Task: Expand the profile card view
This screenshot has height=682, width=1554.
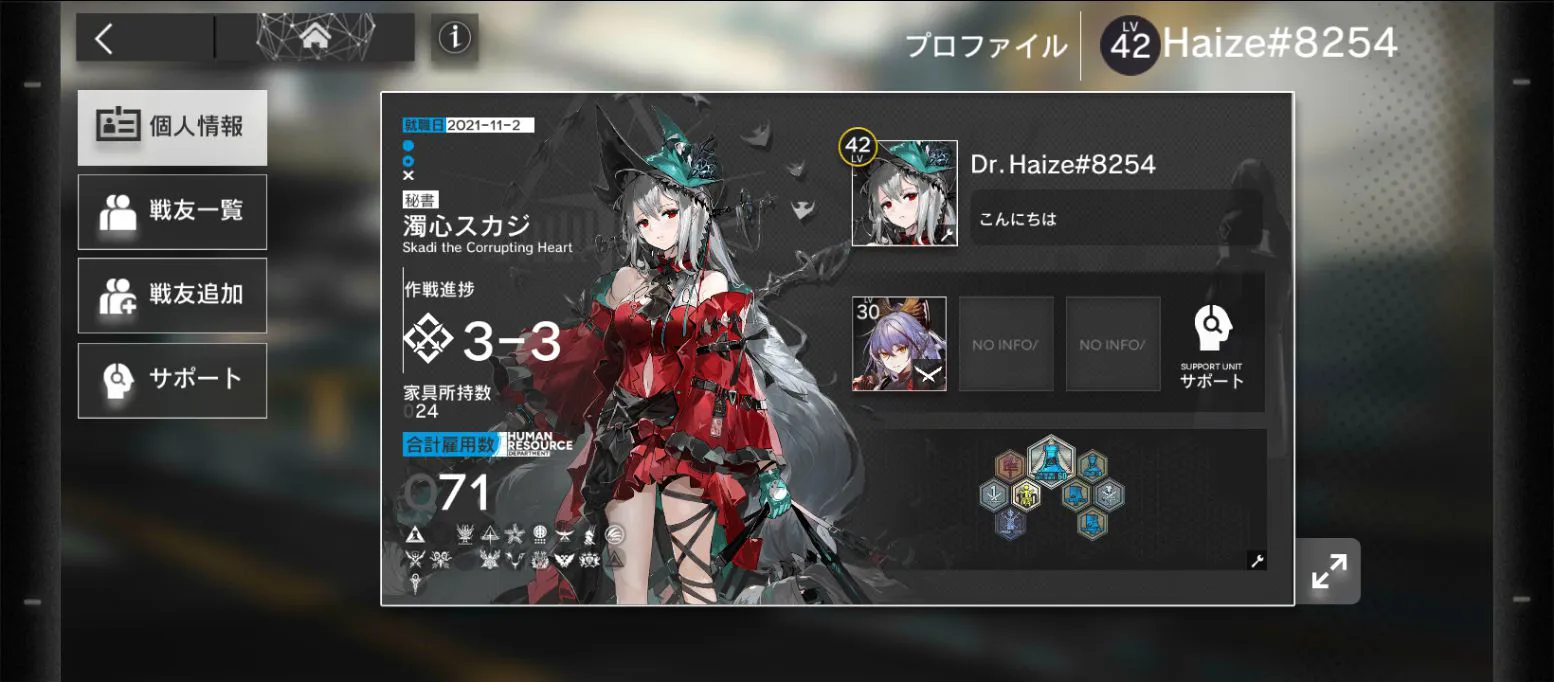Action: (x=1328, y=571)
